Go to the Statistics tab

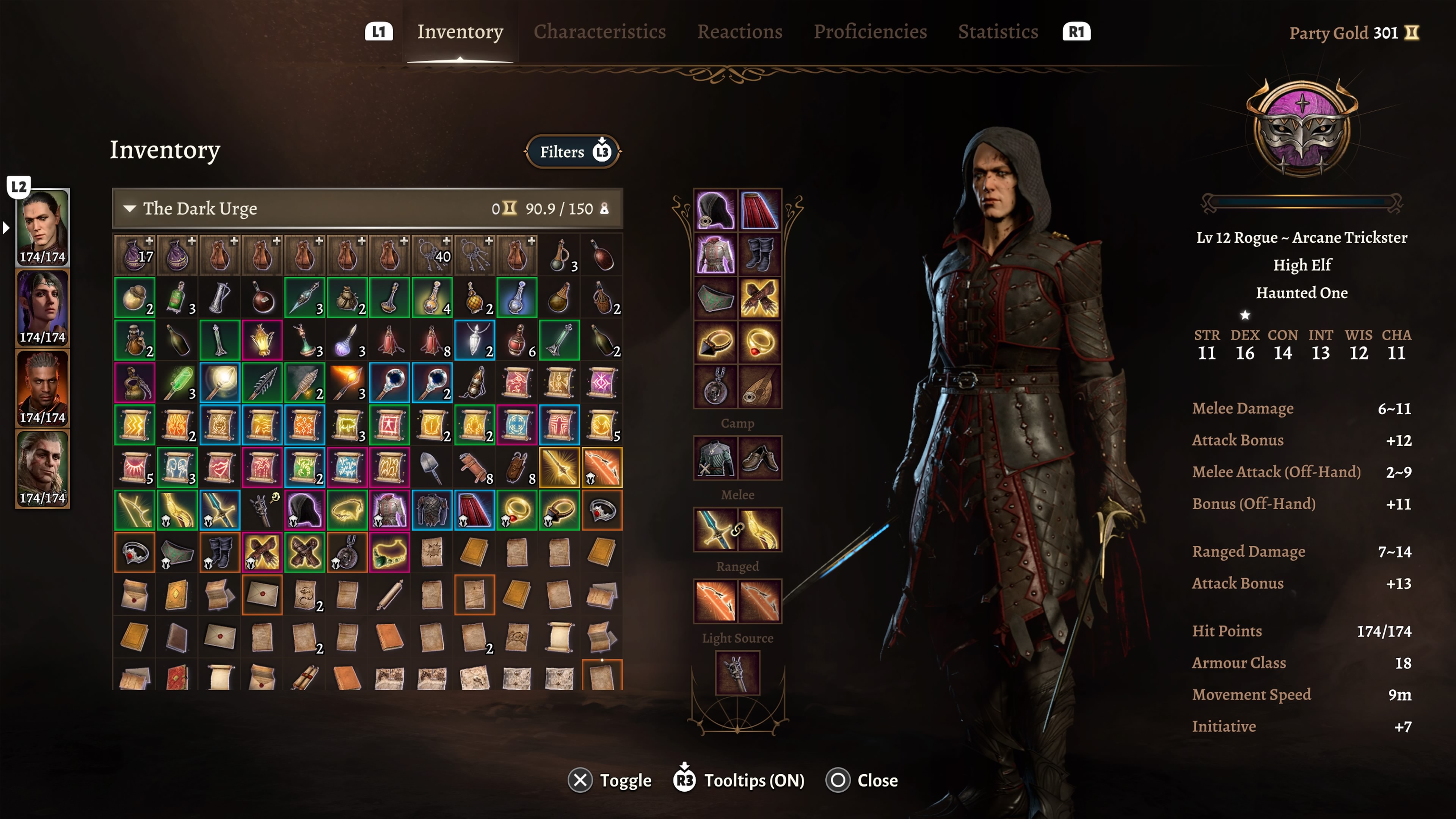[x=998, y=31]
